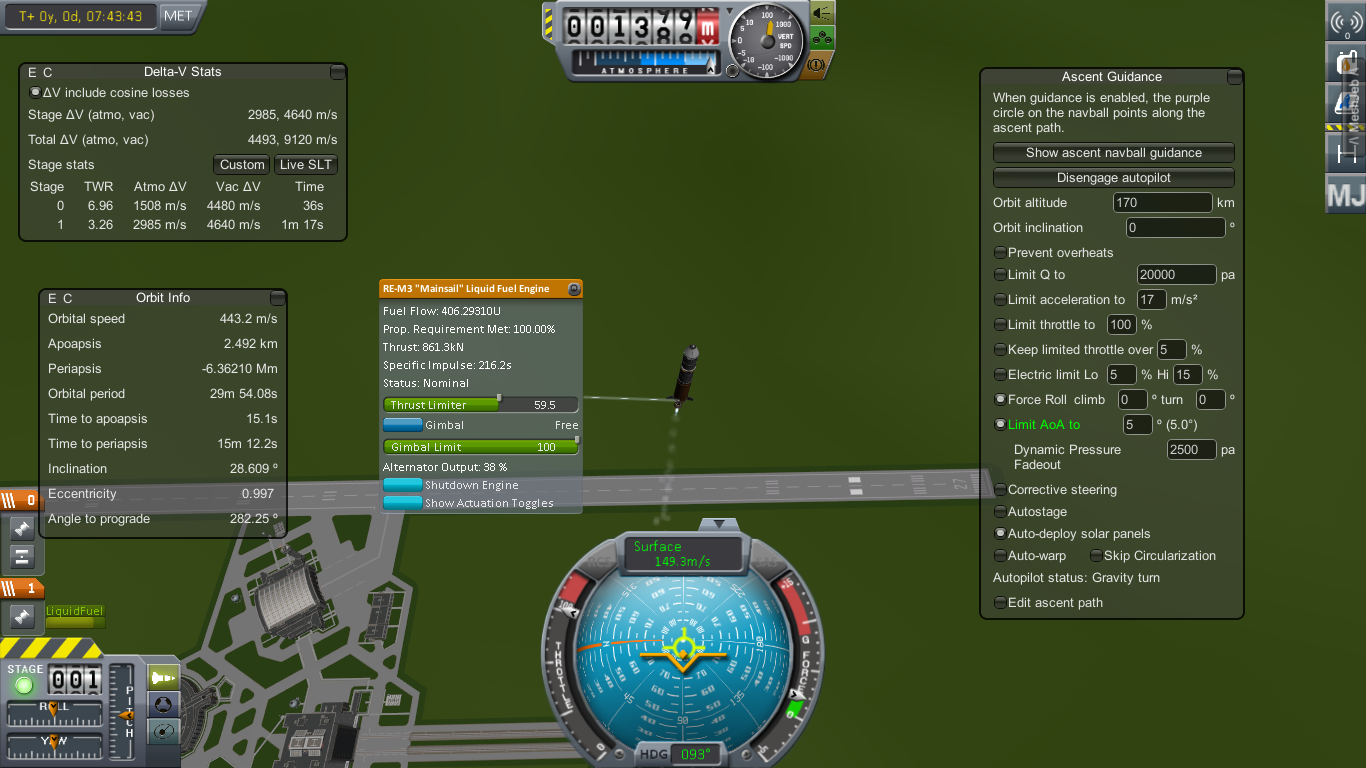The image size is (1366, 768).
Task: Show ascent navball guidance
Action: (1113, 153)
